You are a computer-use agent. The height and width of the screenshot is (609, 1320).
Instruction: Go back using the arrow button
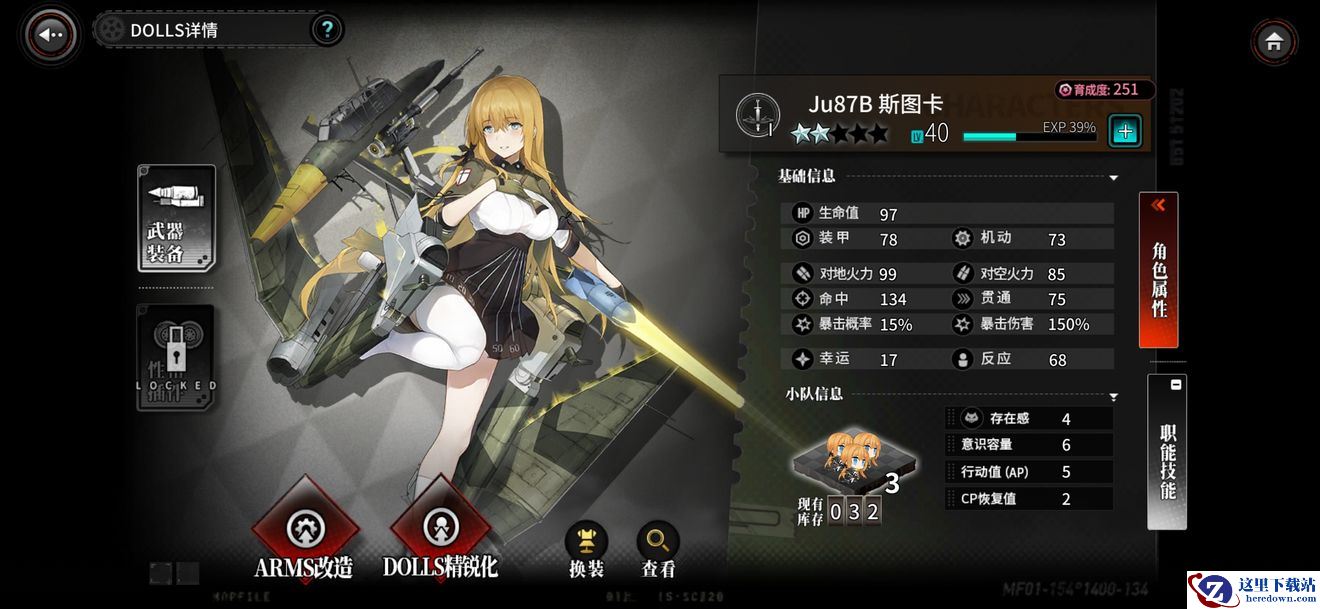(x=50, y=34)
